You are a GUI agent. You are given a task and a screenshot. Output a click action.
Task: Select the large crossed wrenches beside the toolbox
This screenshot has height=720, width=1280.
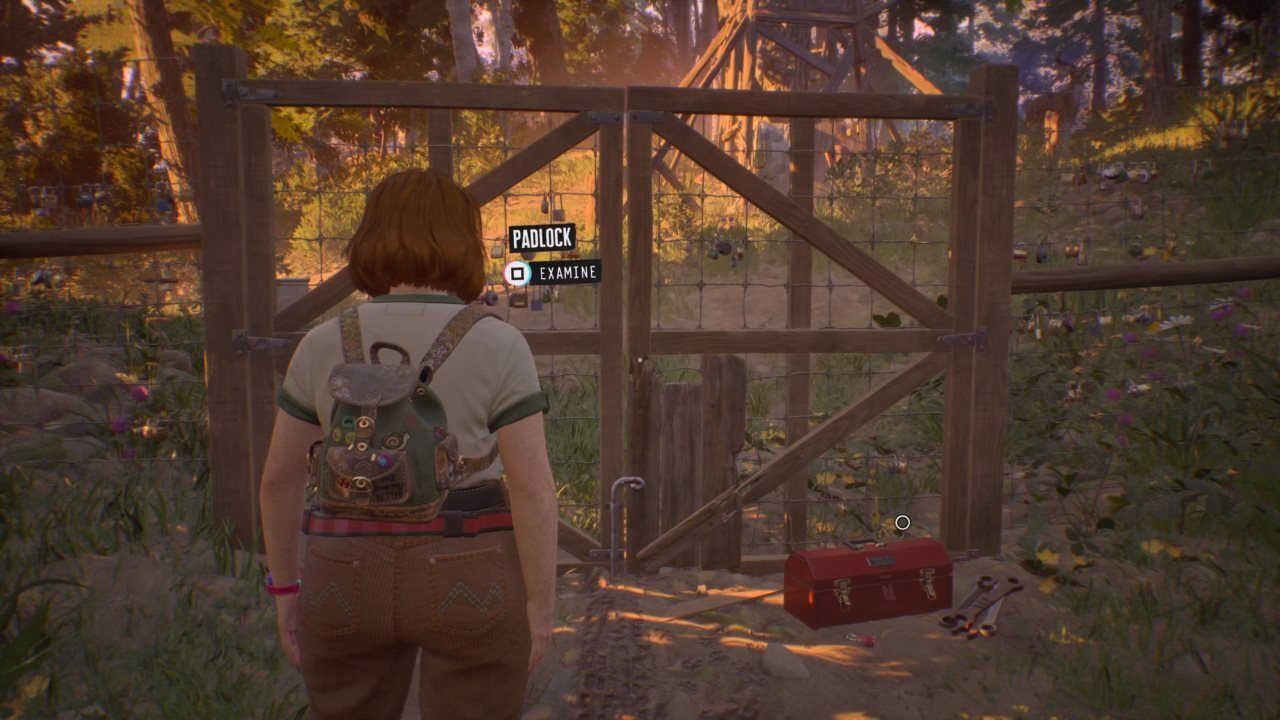[980, 602]
